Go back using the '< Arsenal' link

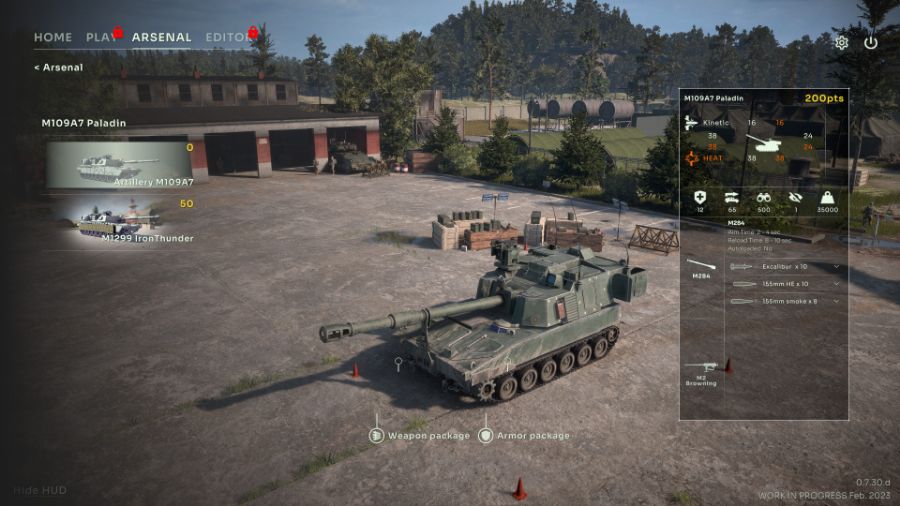click(x=58, y=67)
